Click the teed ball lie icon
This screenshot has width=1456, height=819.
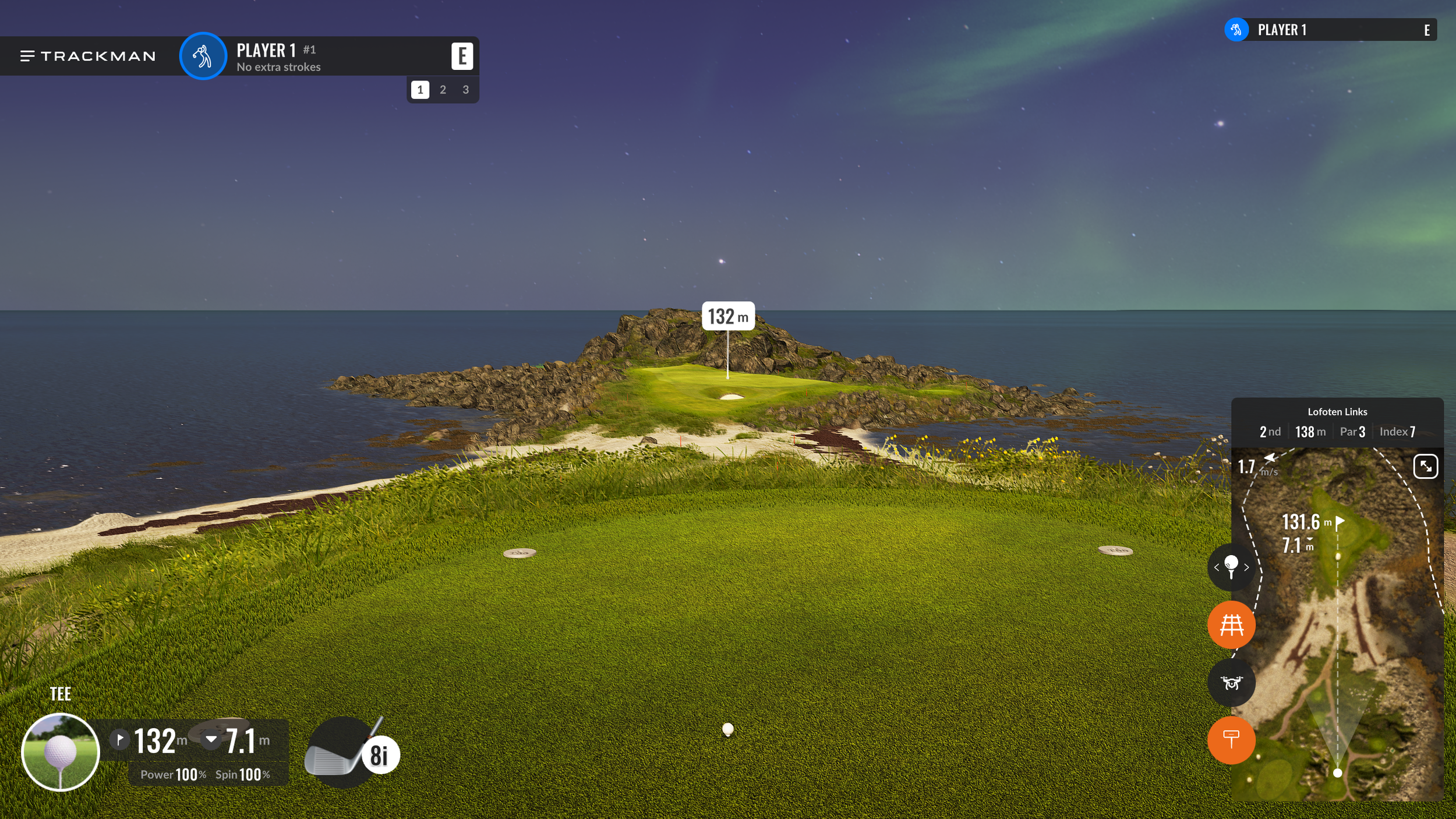click(x=61, y=751)
